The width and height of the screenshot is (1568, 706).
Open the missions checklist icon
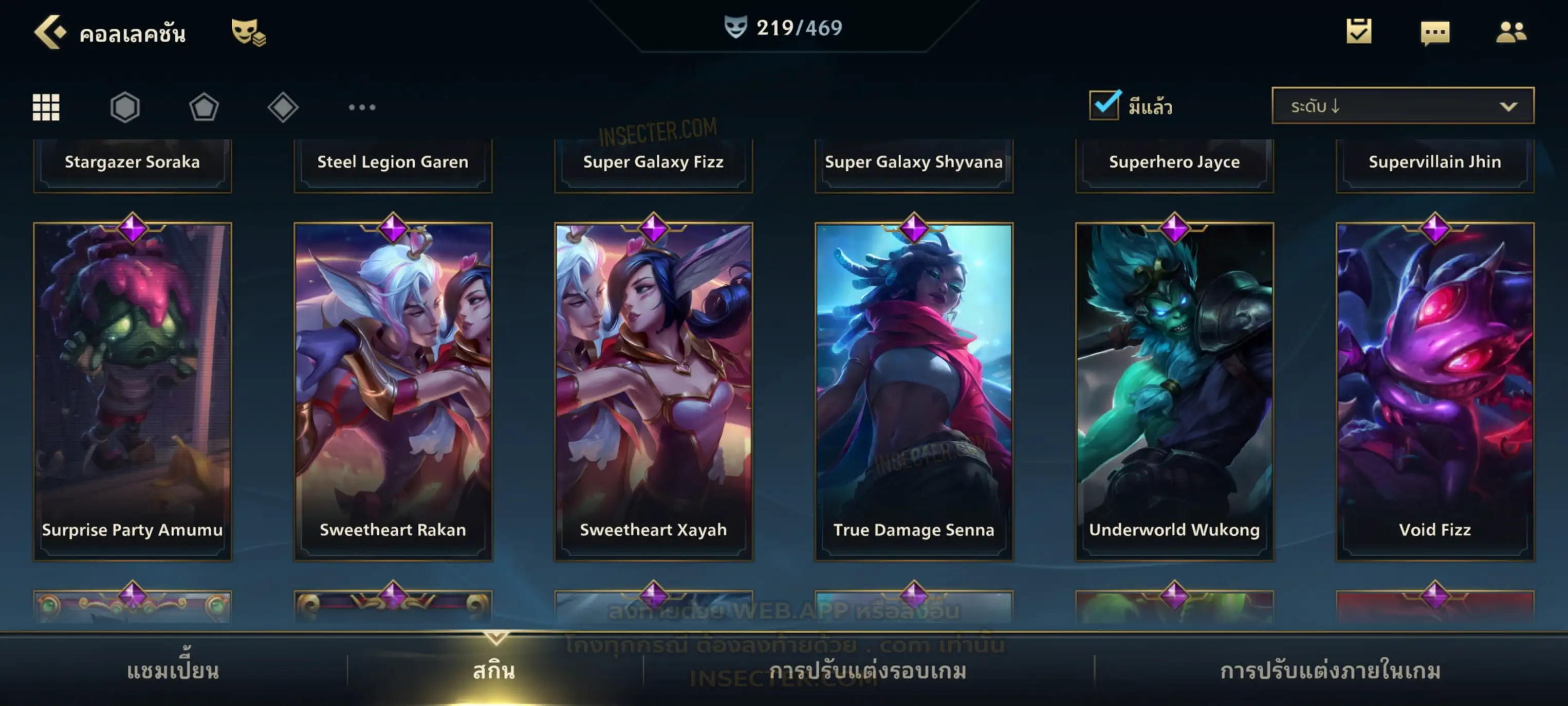(1358, 32)
